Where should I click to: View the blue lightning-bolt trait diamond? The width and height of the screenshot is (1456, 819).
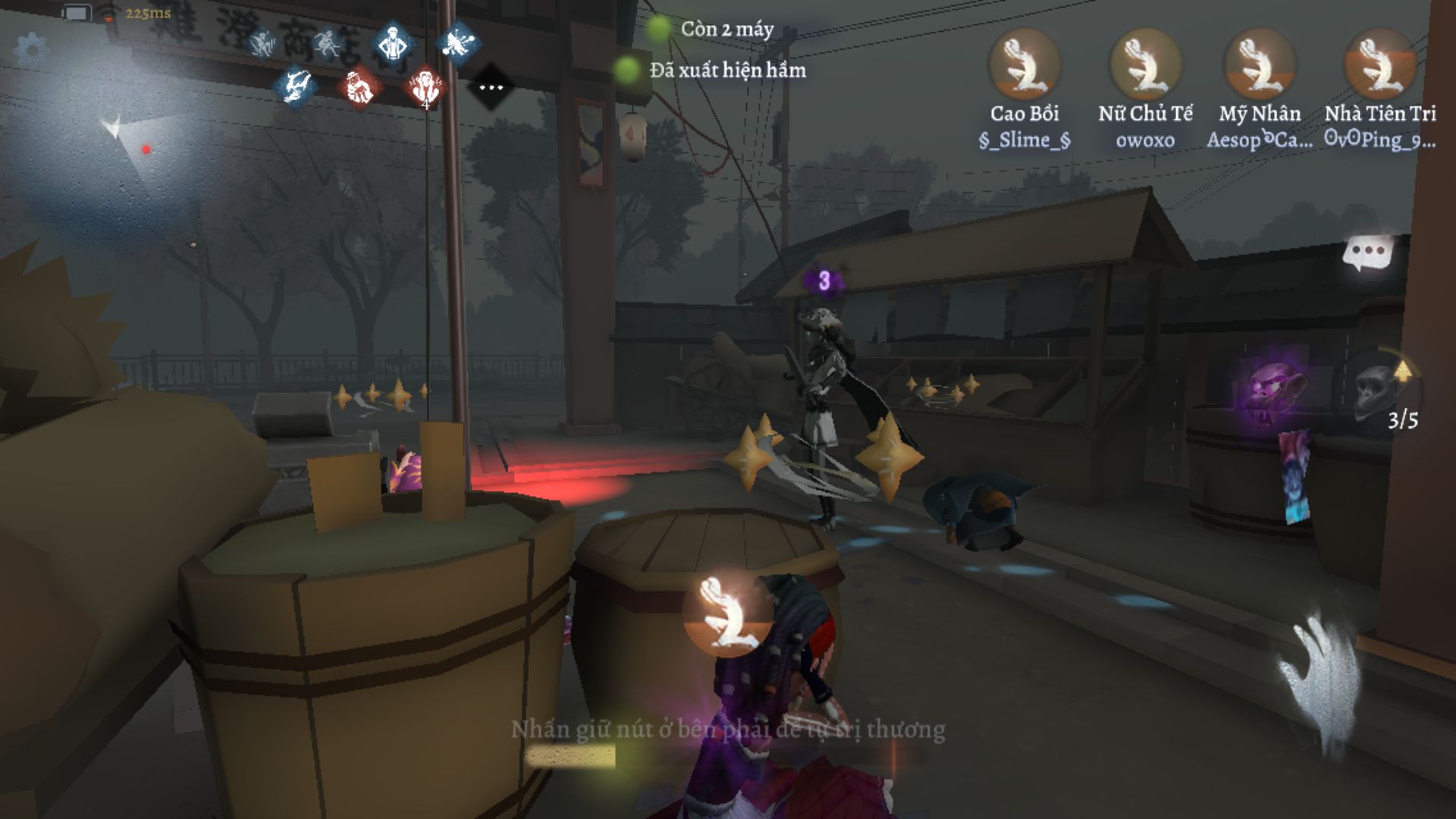(295, 85)
